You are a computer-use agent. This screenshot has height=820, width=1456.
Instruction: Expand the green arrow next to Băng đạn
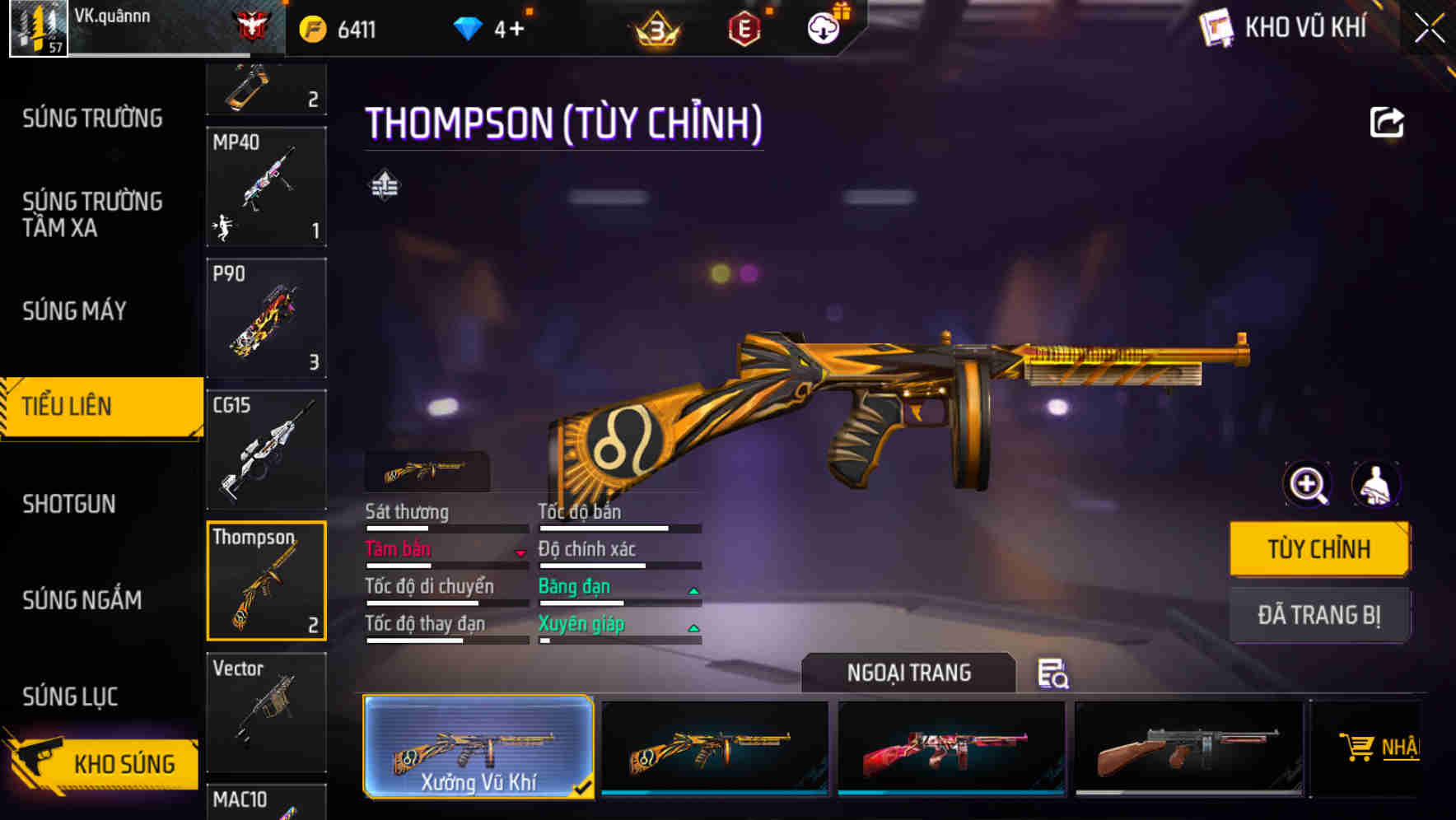693,589
